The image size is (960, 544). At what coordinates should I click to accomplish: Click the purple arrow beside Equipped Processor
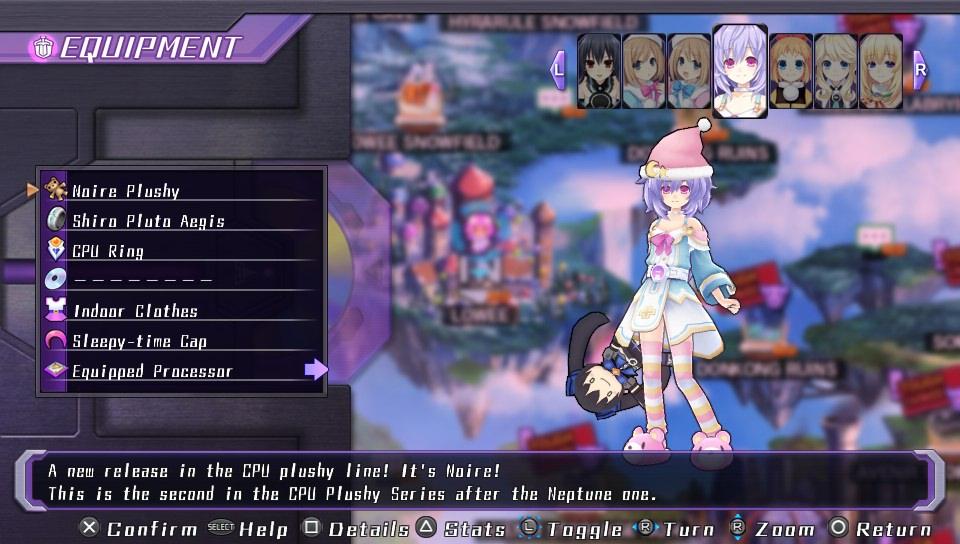(x=316, y=370)
